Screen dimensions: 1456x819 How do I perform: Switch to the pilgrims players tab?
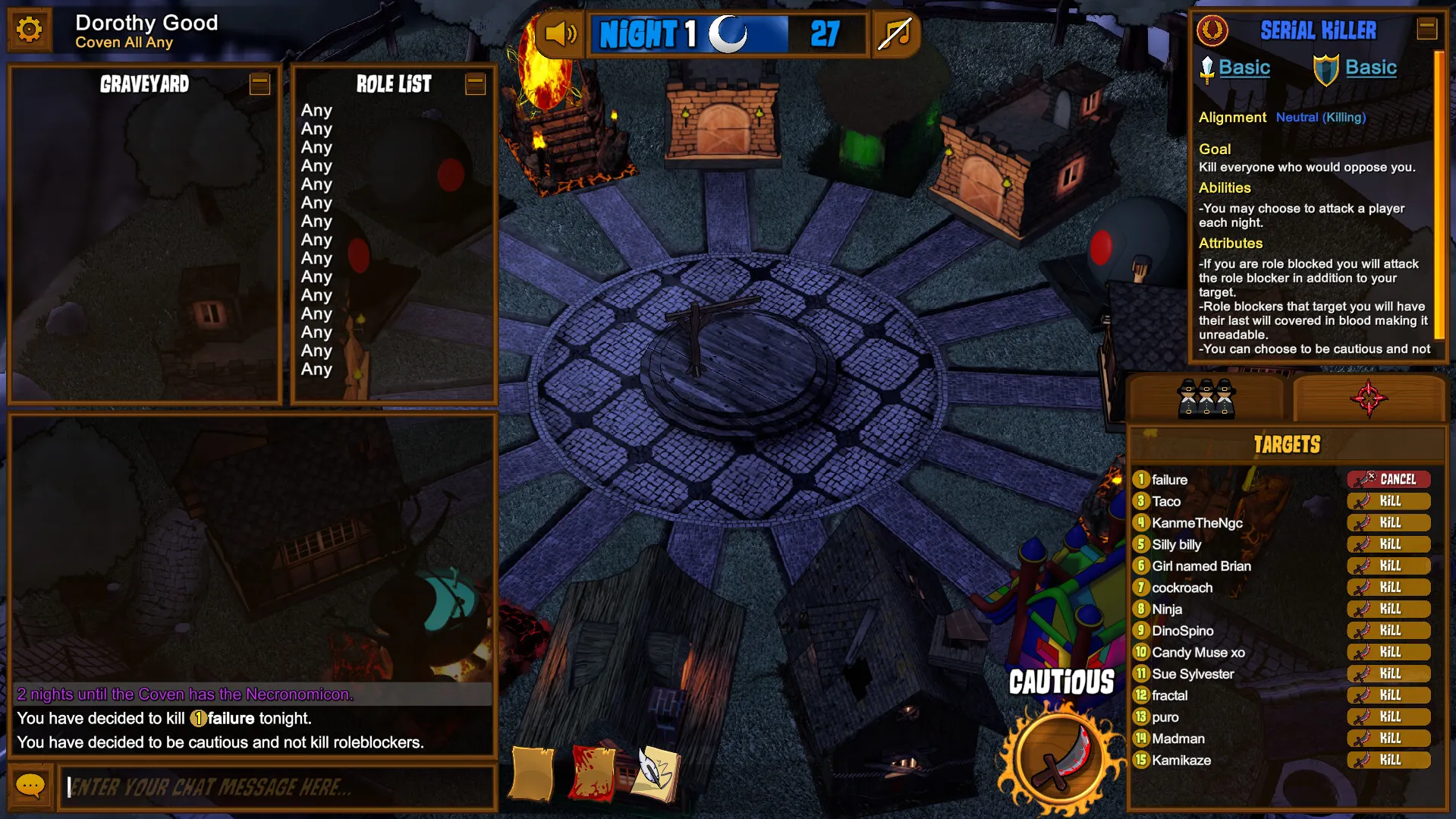1206,398
